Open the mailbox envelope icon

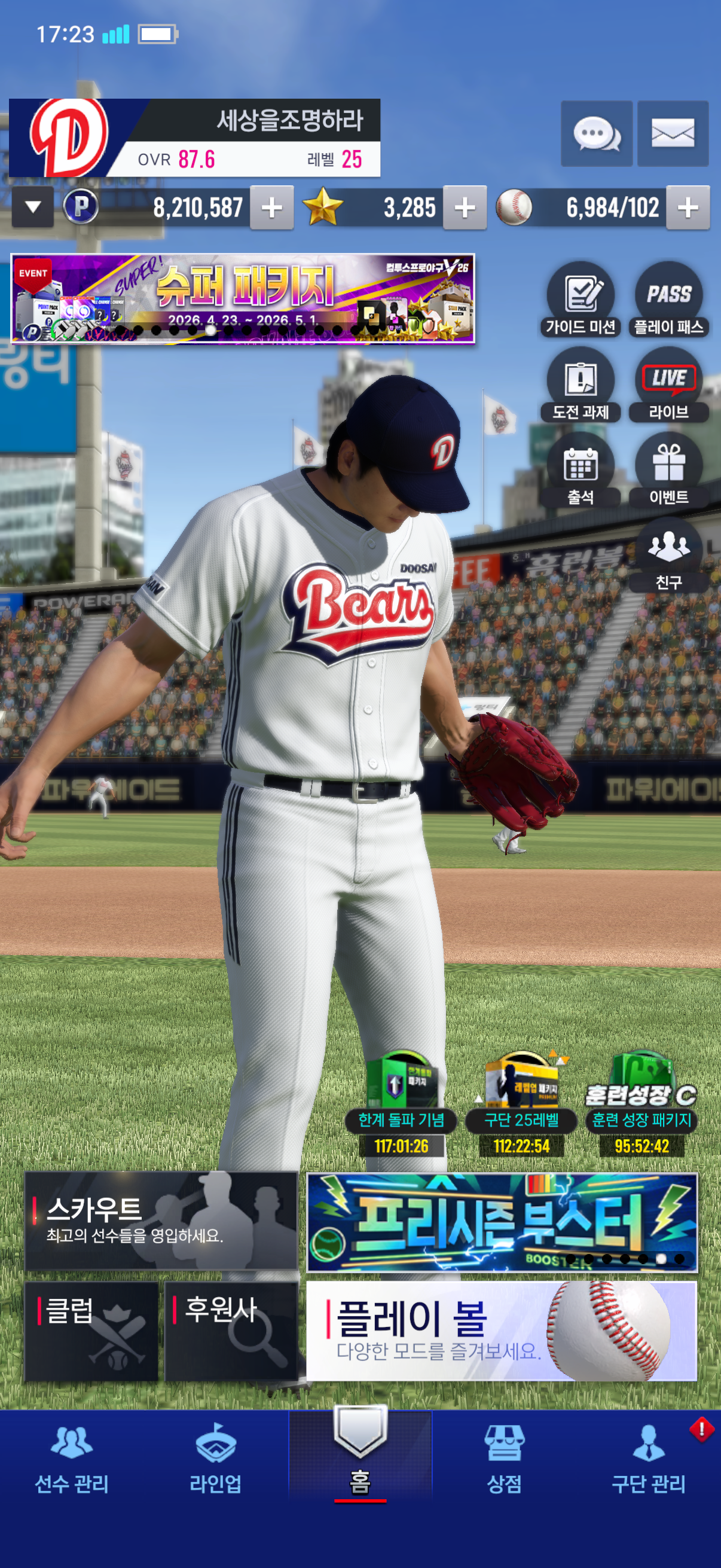point(673,133)
